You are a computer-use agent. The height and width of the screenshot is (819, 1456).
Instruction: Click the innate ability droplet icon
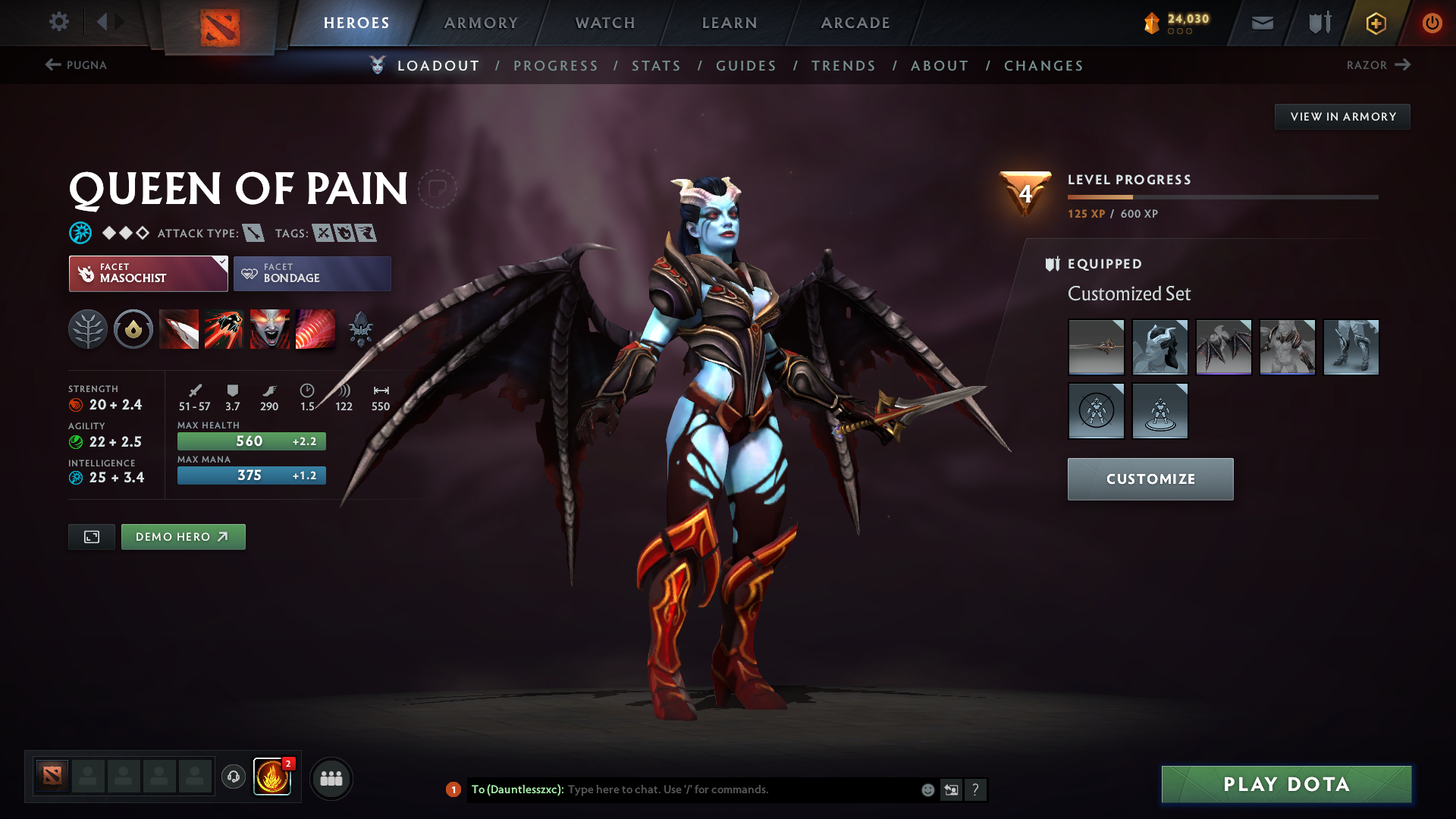click(133, 330)
